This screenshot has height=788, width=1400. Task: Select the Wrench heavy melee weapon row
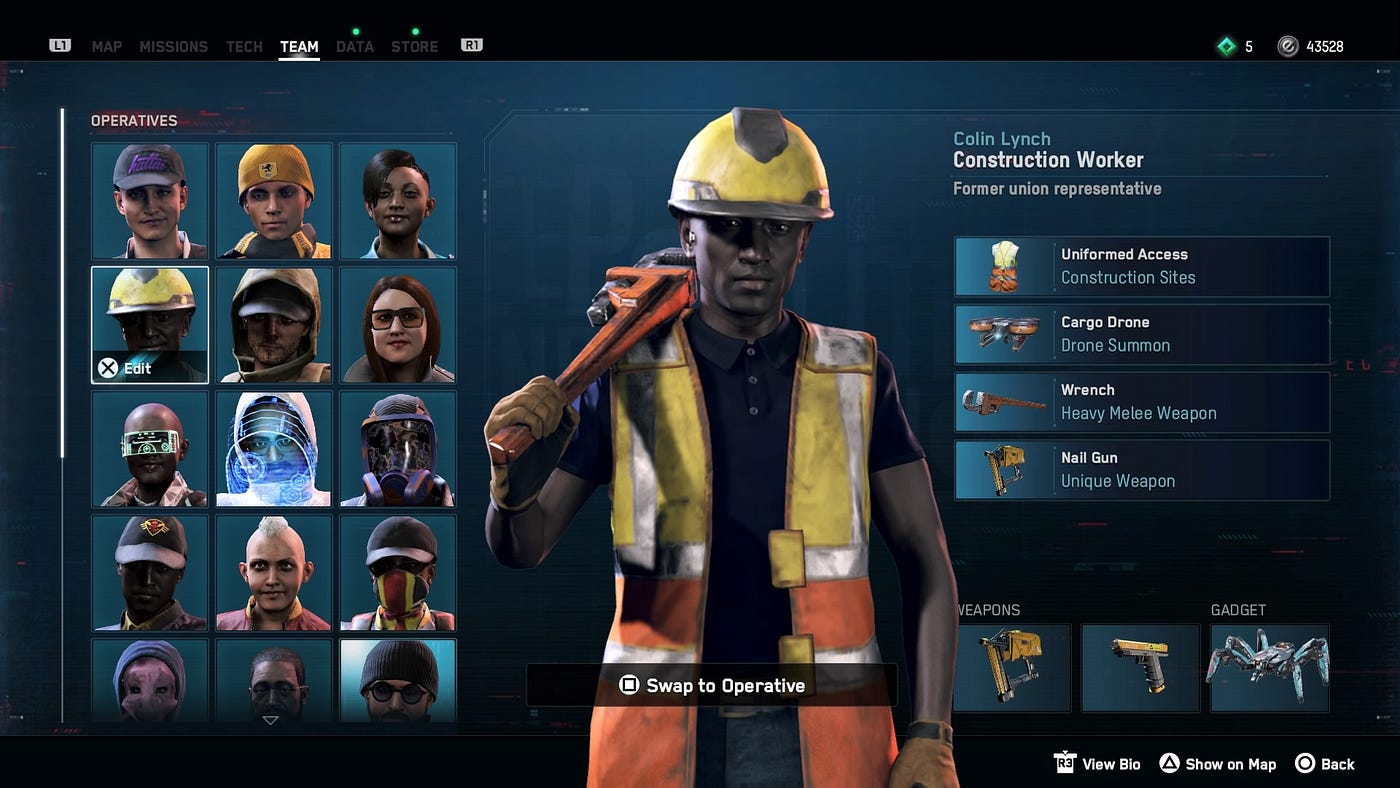click(x=1142, y=402)
